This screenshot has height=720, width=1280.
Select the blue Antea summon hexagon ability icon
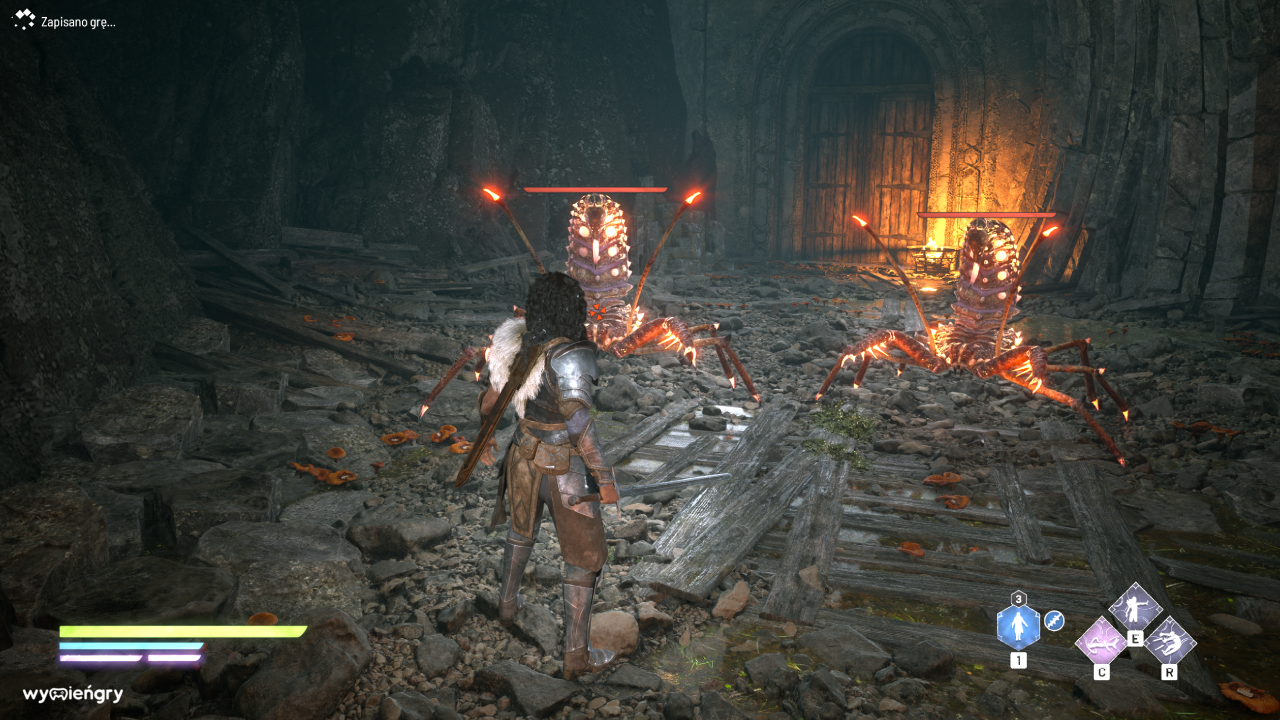[1018, 624]
